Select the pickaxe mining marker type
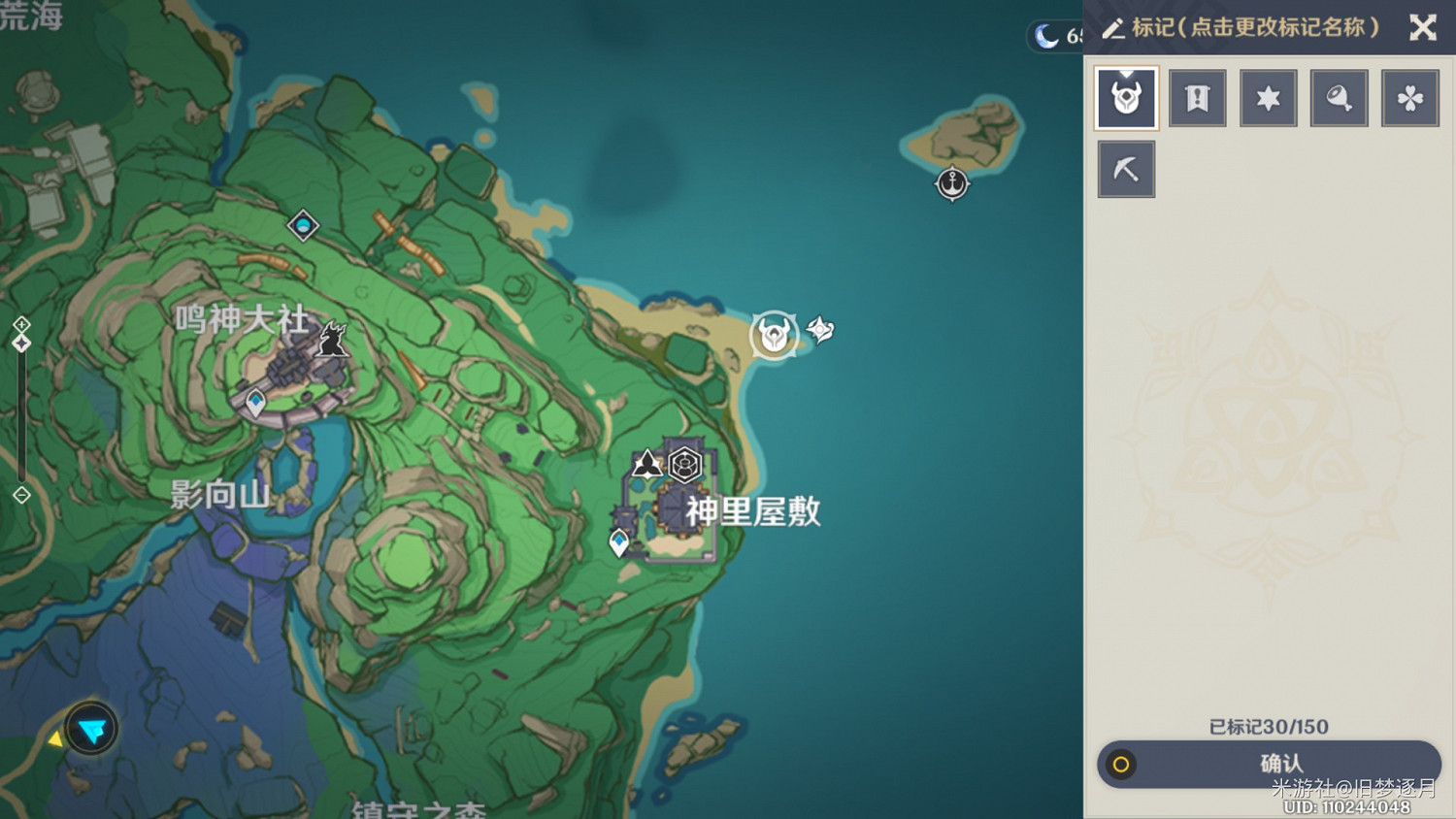 (x=1126, y=168)
